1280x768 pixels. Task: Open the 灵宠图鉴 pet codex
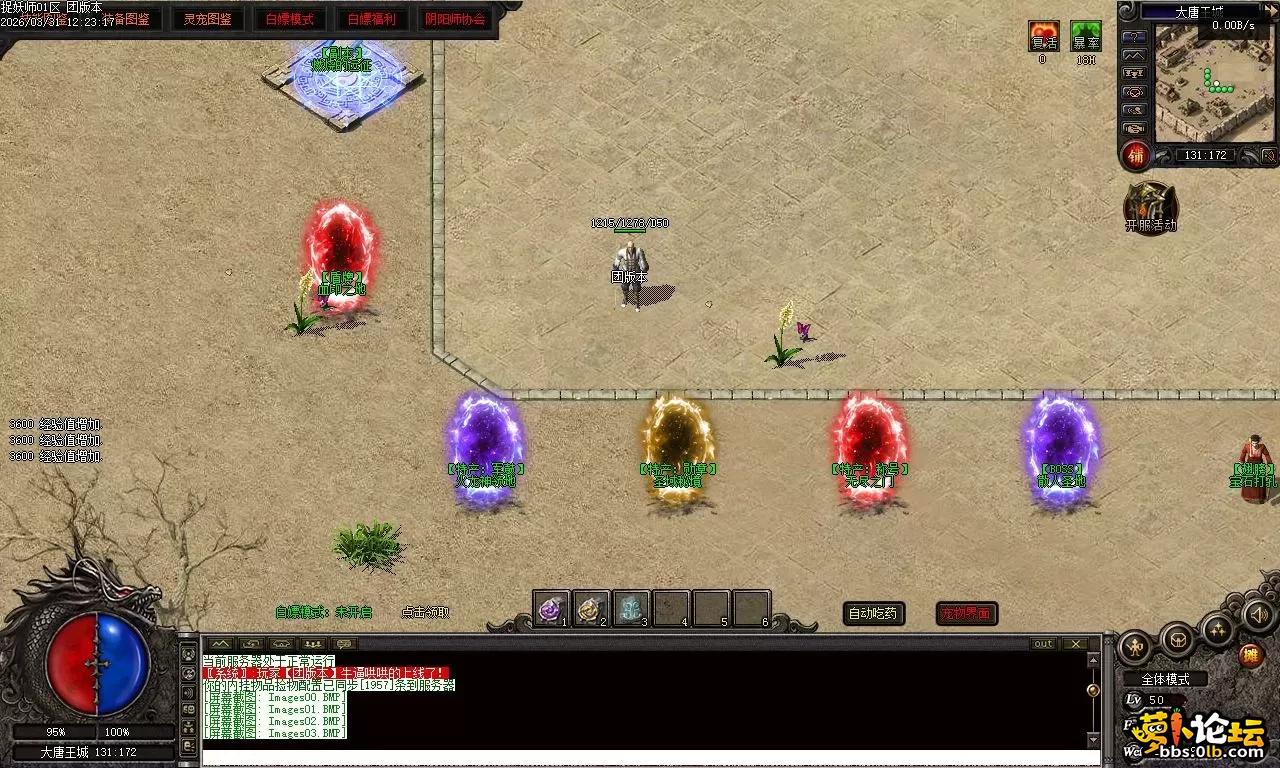[208, 19]
